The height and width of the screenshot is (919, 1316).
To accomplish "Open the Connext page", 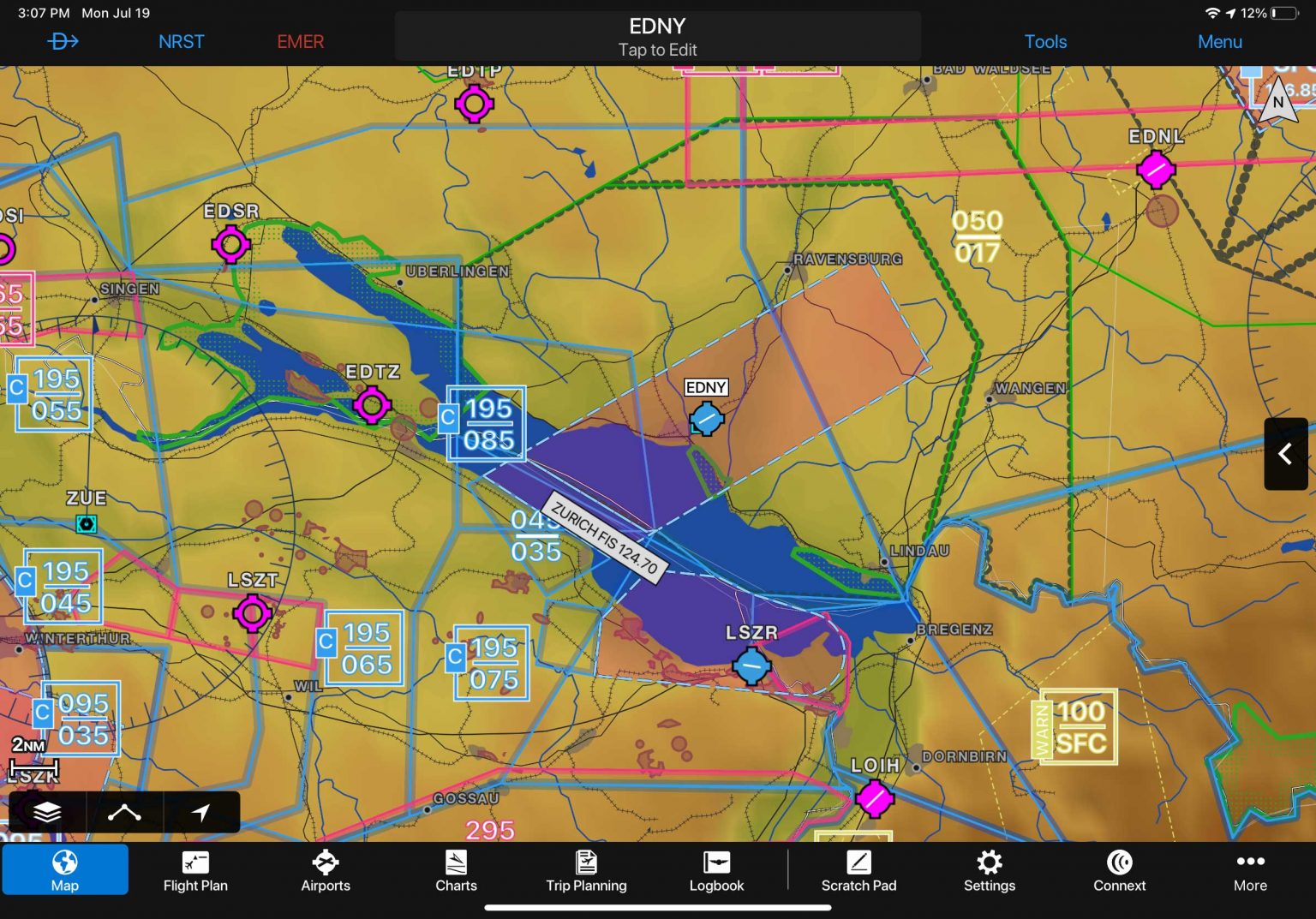I will click(1119, 869).
